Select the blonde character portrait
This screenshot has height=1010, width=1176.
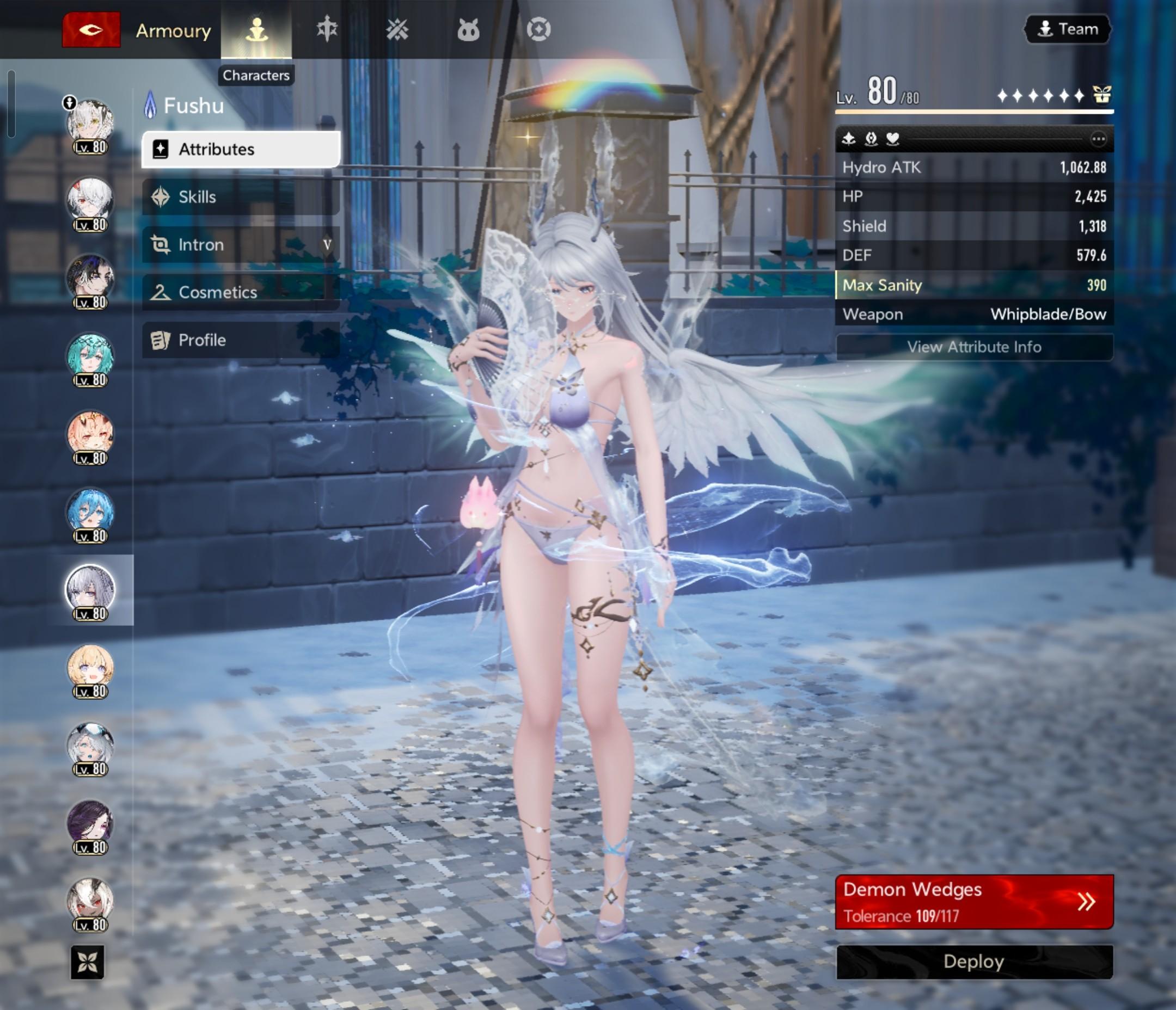tap(90, 669)
